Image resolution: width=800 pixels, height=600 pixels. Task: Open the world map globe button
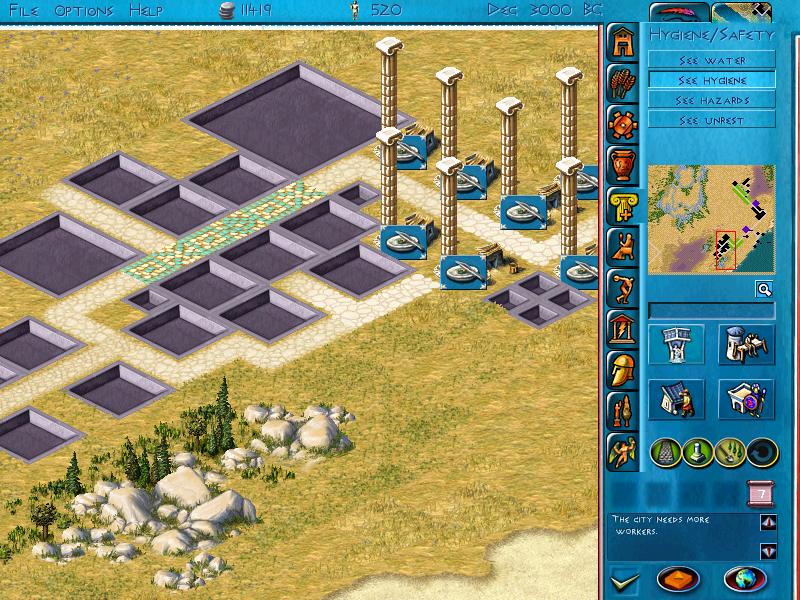(743, 578)
